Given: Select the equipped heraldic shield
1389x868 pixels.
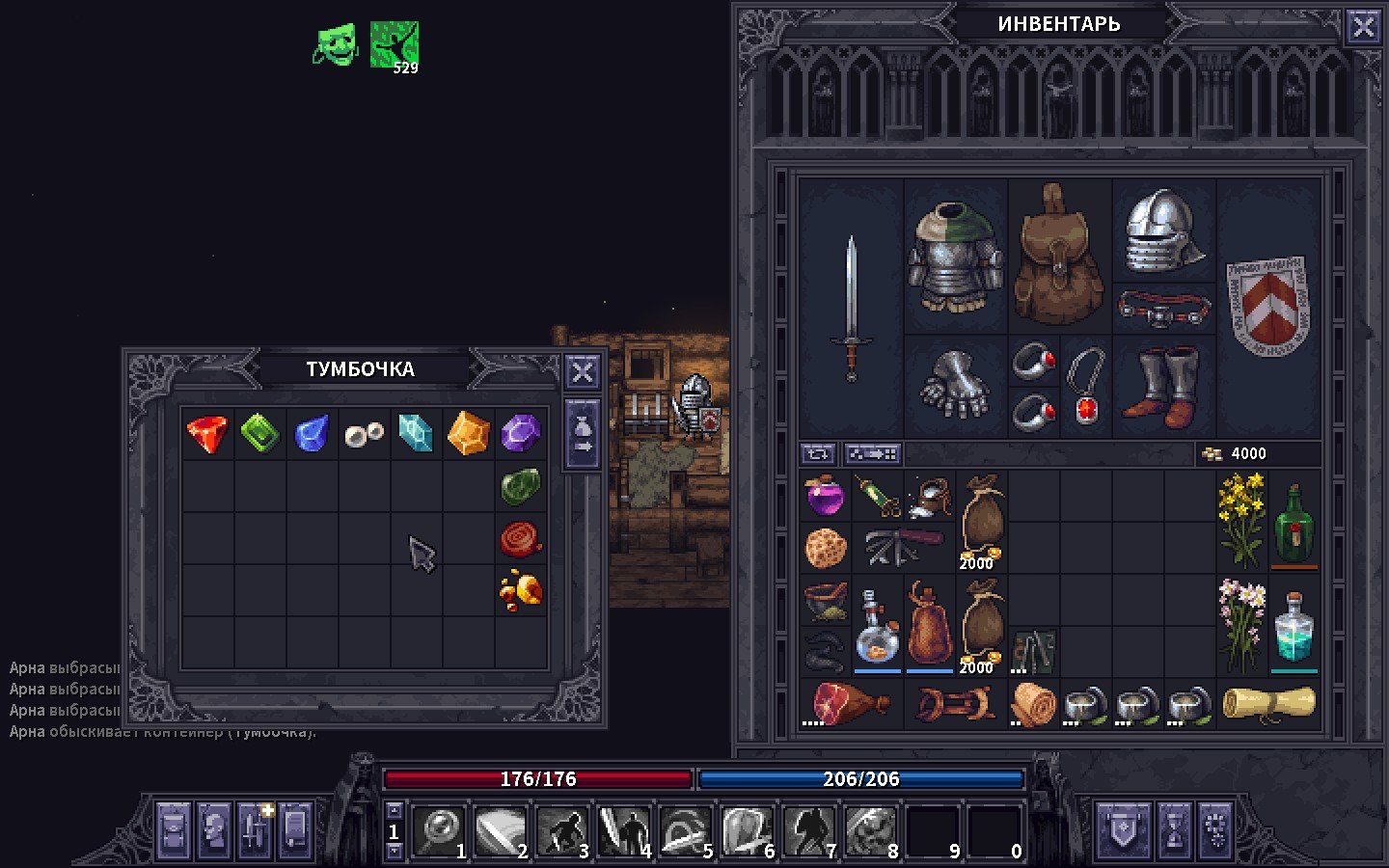Looking at the screenshot, I should tap(1267, 307).
